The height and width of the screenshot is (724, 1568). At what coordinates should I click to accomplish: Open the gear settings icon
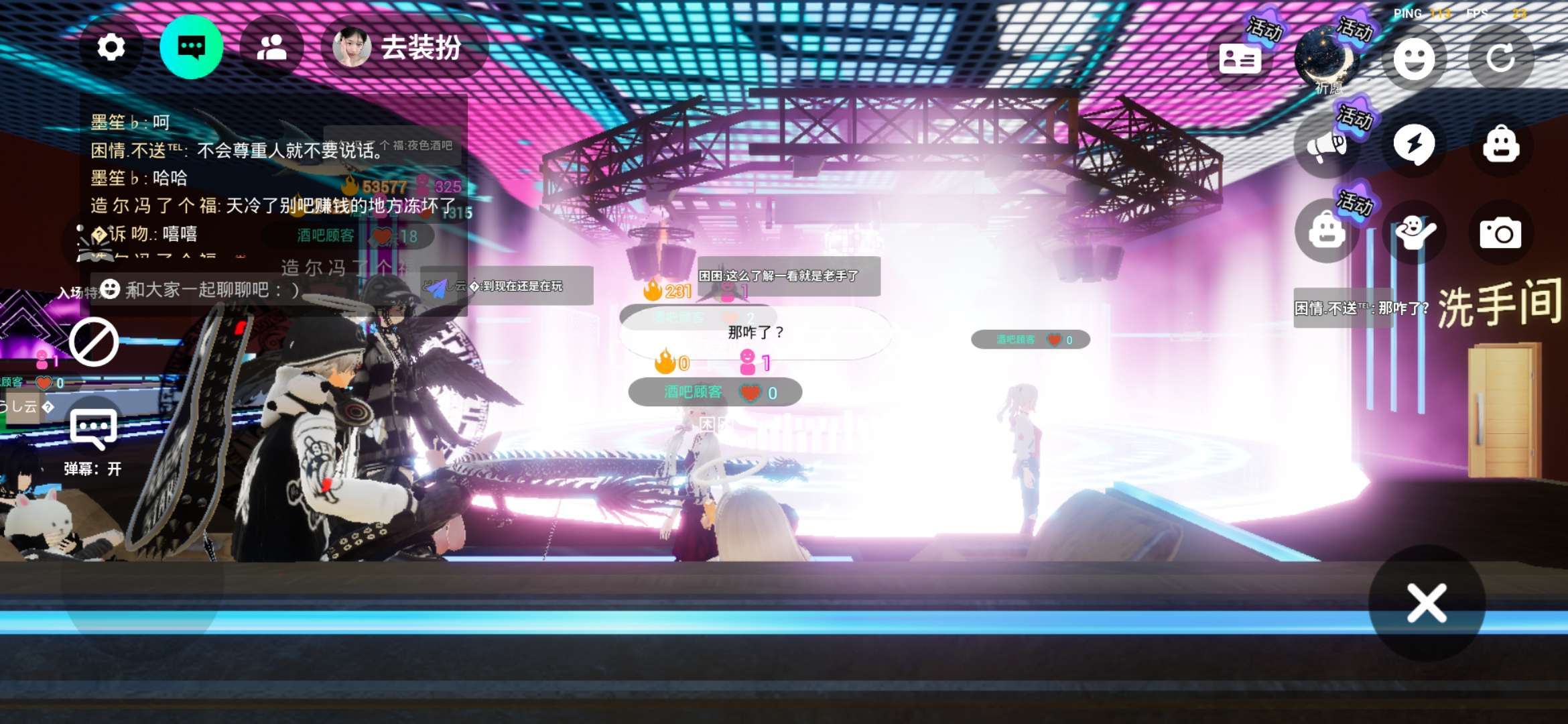(x=111, y=48)
